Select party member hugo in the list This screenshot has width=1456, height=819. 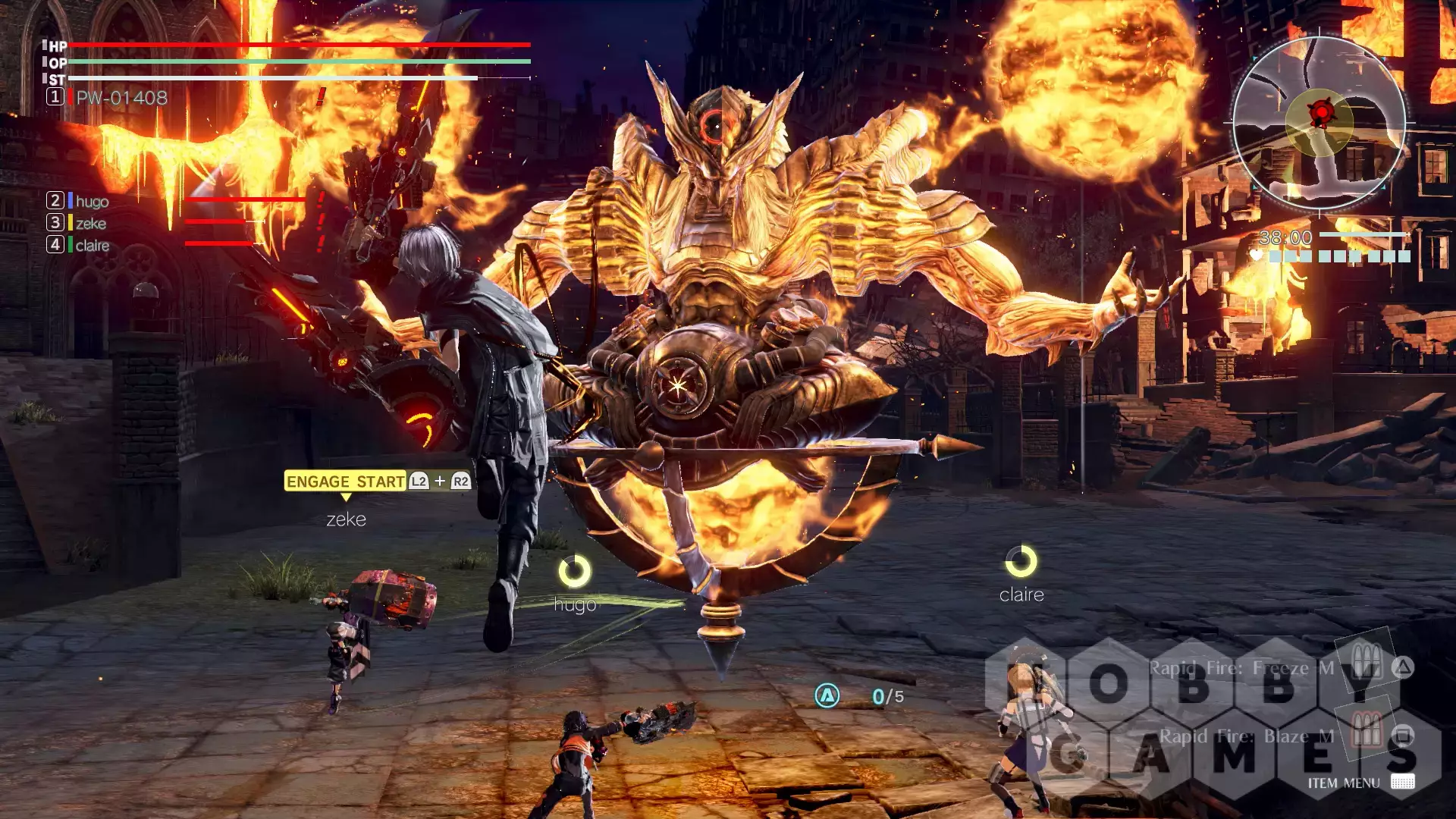click(x=92, y=201)
